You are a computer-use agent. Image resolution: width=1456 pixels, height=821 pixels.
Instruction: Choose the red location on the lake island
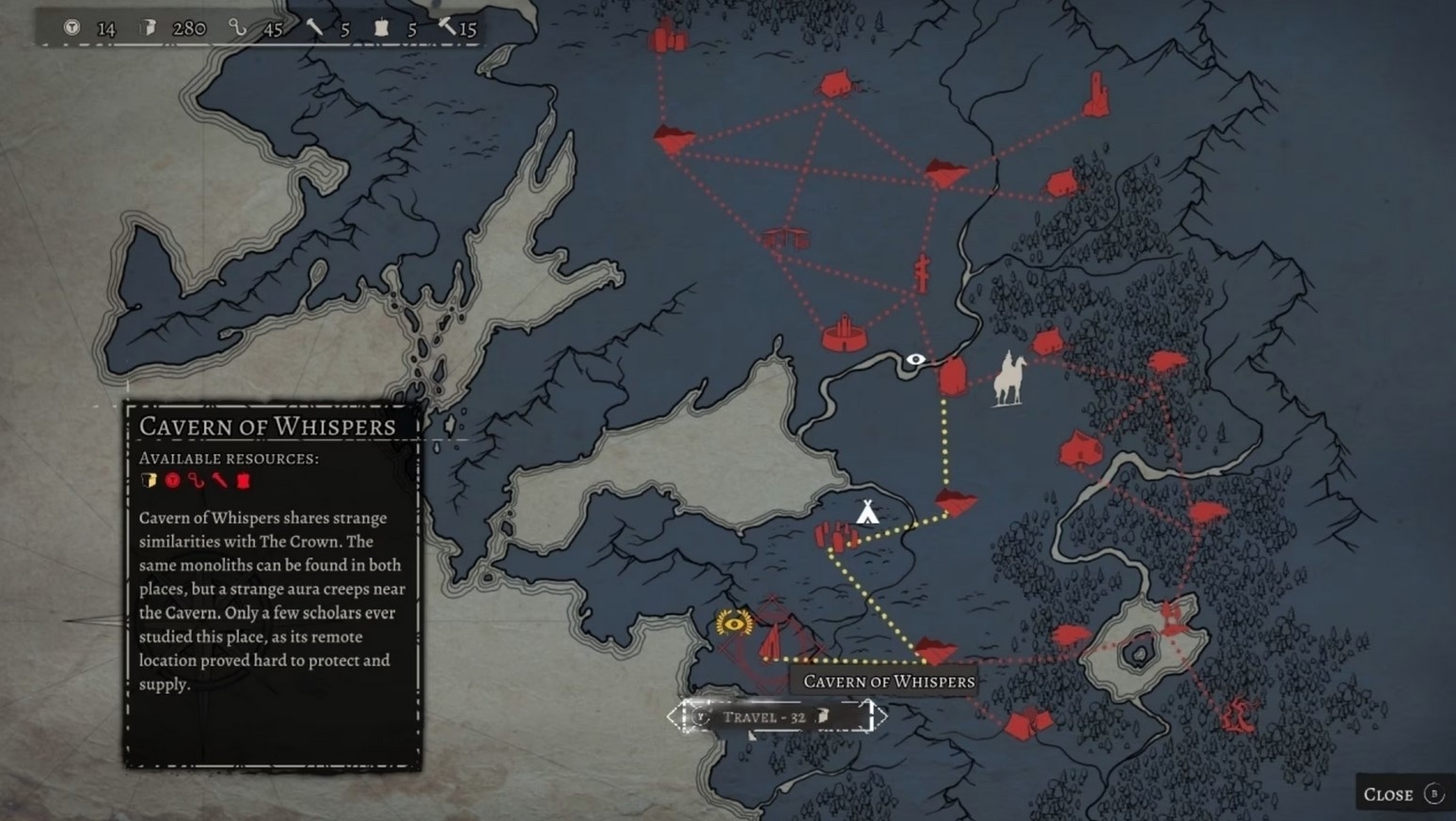click(1171, 617)
